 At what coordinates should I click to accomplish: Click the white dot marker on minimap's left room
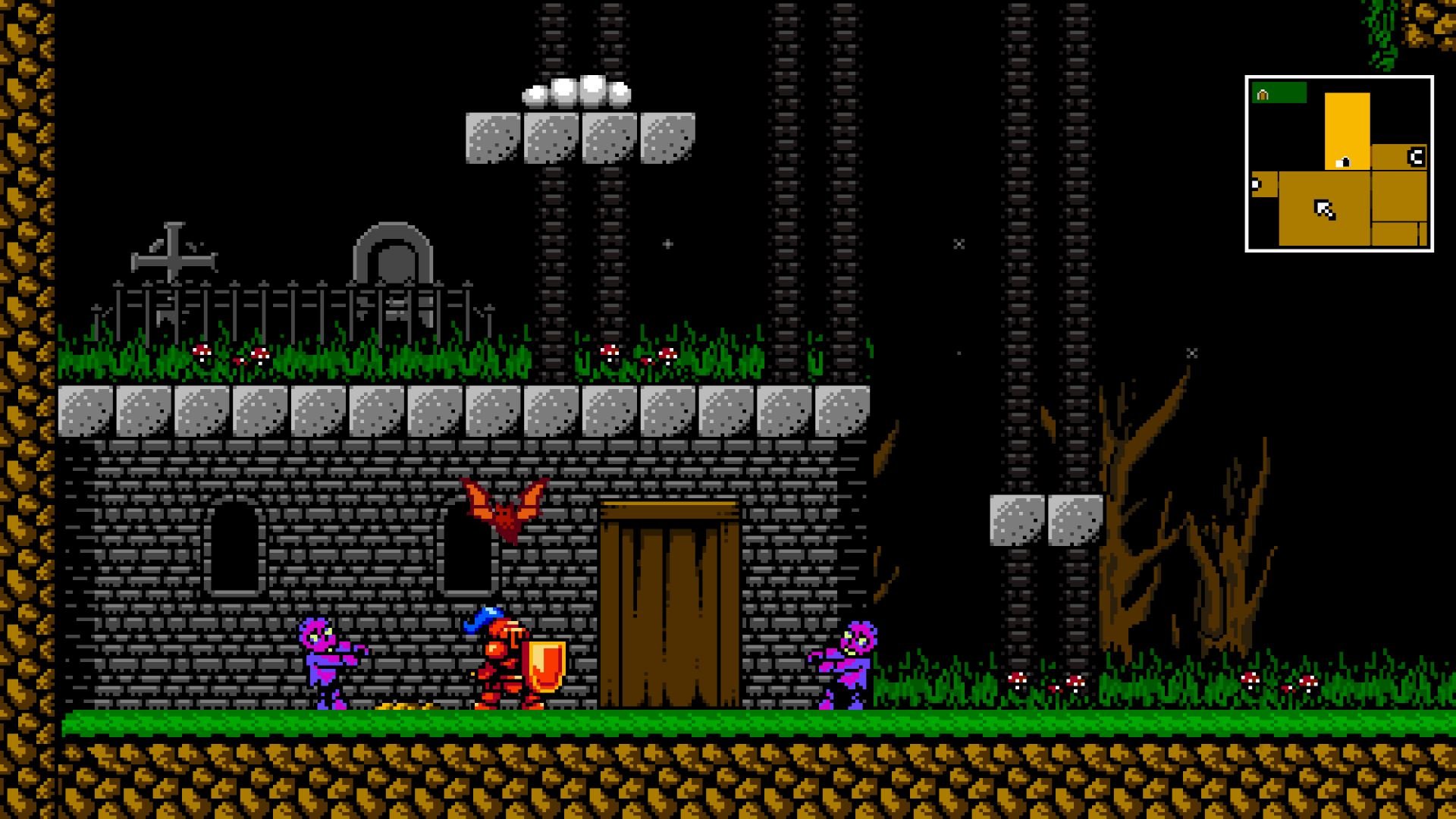click(1254, 183)
